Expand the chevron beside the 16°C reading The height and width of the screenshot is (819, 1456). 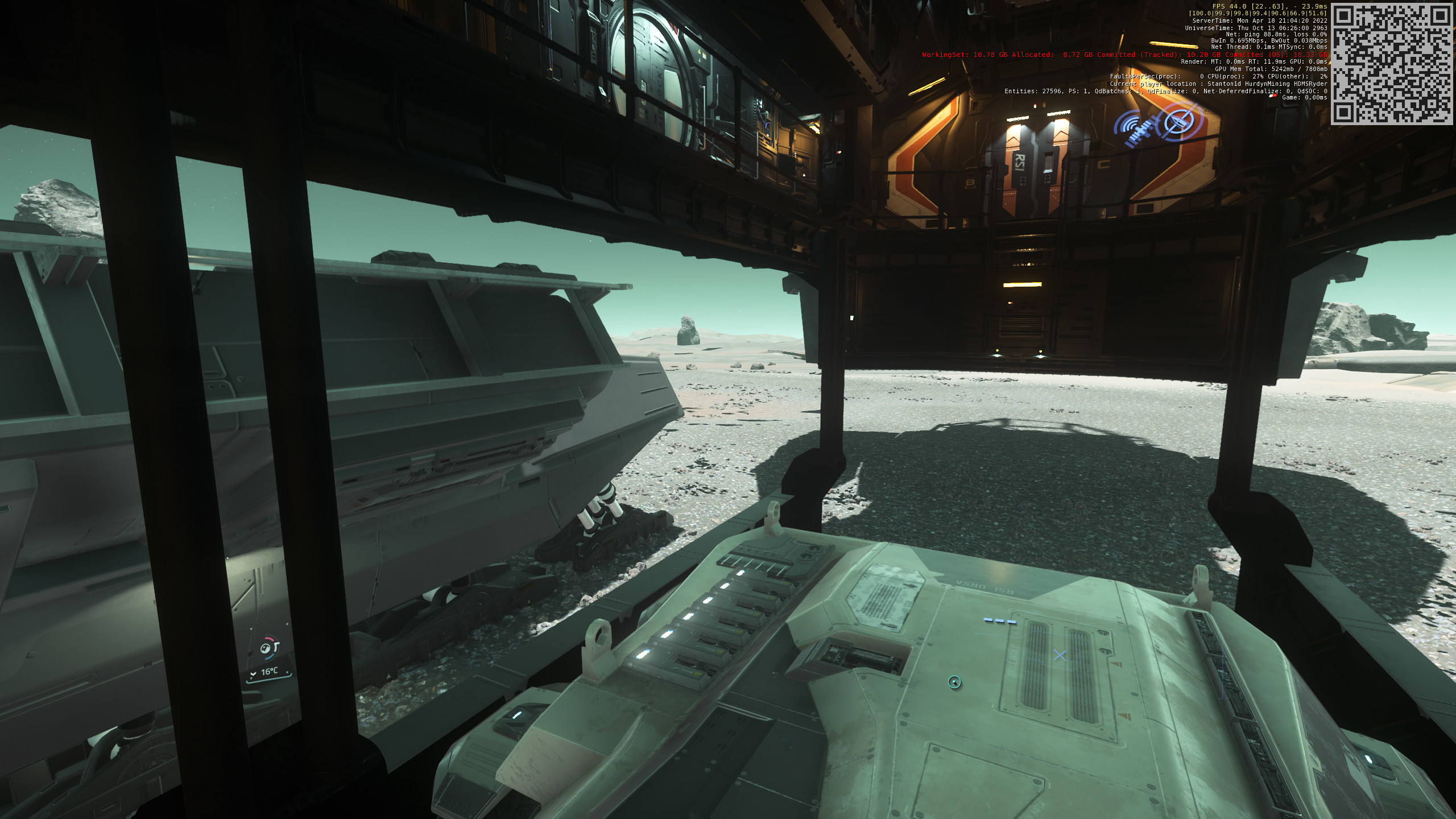pyautogui.click(x=253, y=673)
